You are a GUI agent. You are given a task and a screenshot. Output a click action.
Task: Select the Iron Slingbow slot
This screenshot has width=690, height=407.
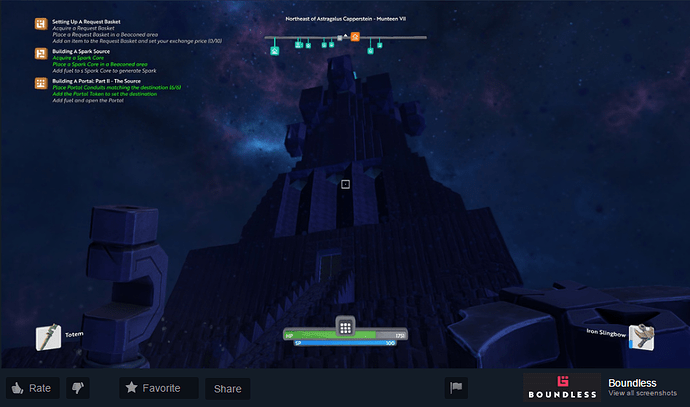(642, 338)
